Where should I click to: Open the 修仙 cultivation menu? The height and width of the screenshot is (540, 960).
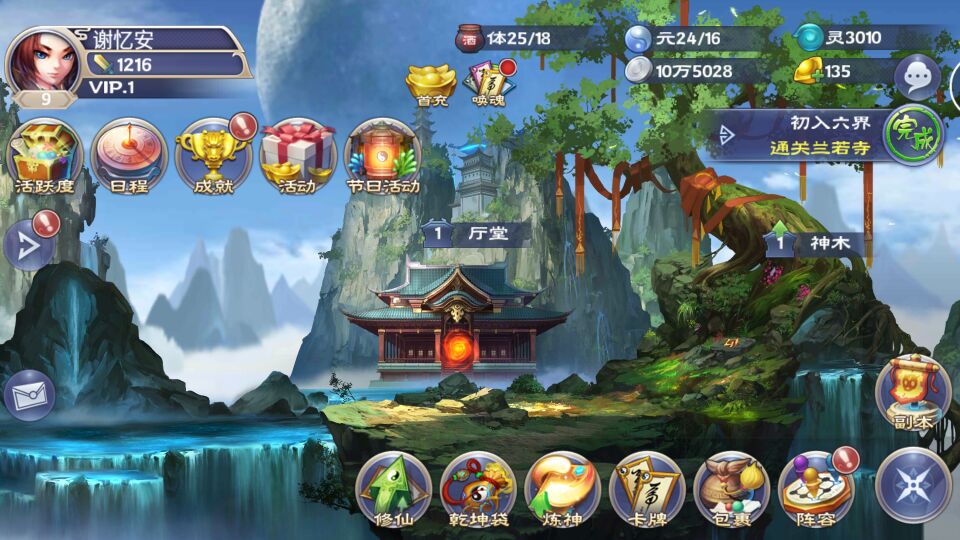click(x=393, y=489)
